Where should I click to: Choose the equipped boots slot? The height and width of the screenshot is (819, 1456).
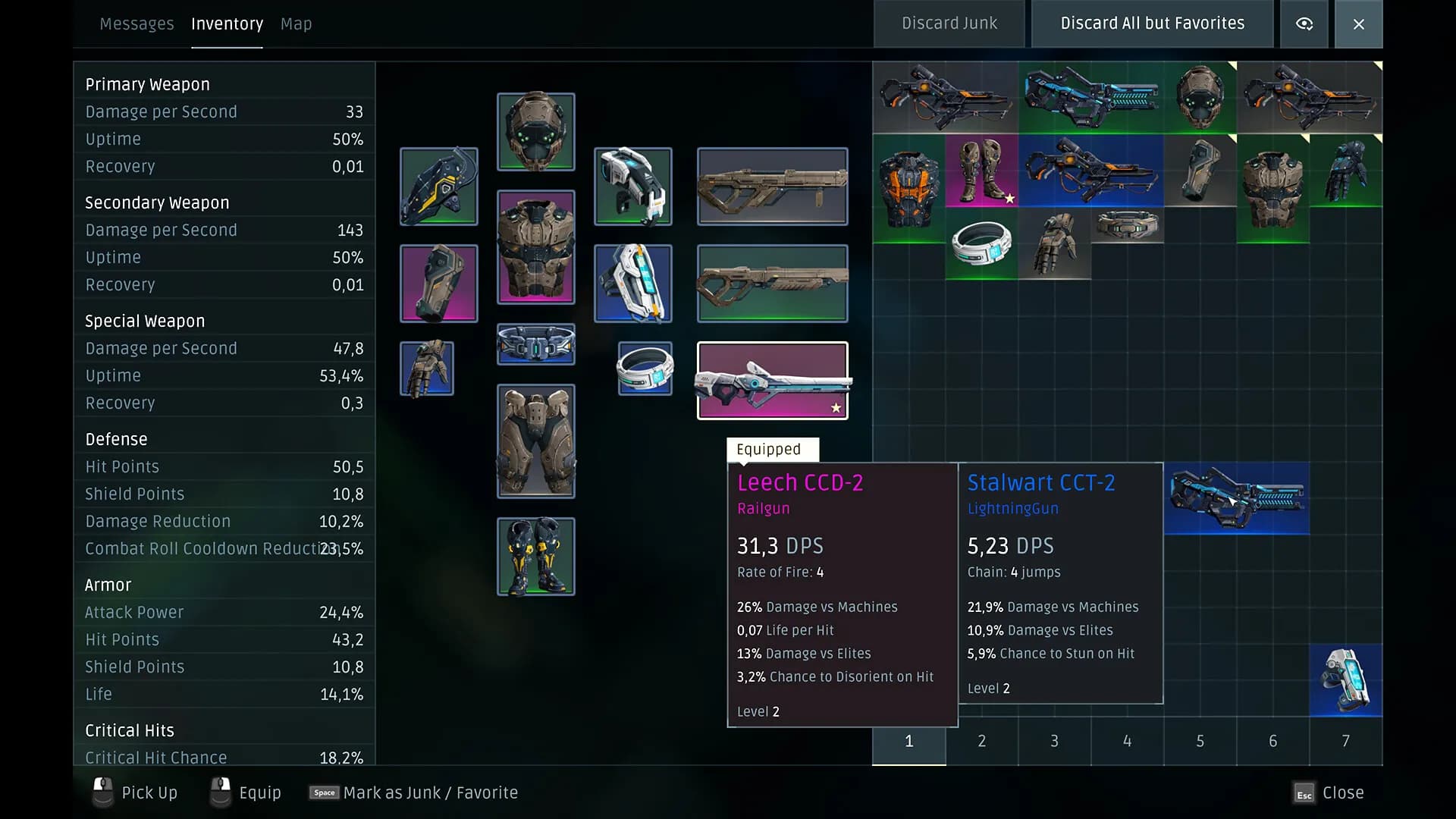point(535,556)
